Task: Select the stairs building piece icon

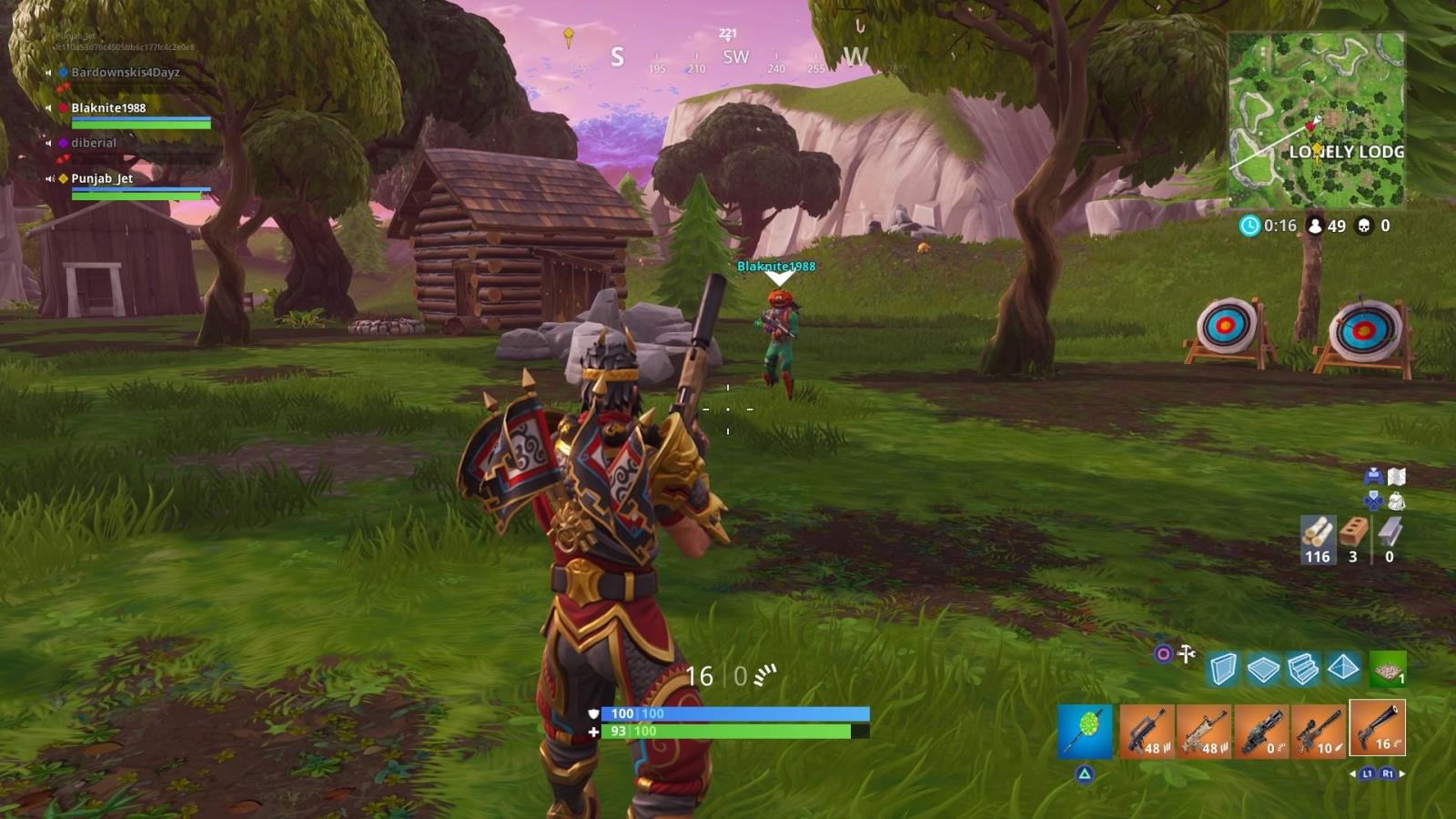Action: pos(1303,669)
